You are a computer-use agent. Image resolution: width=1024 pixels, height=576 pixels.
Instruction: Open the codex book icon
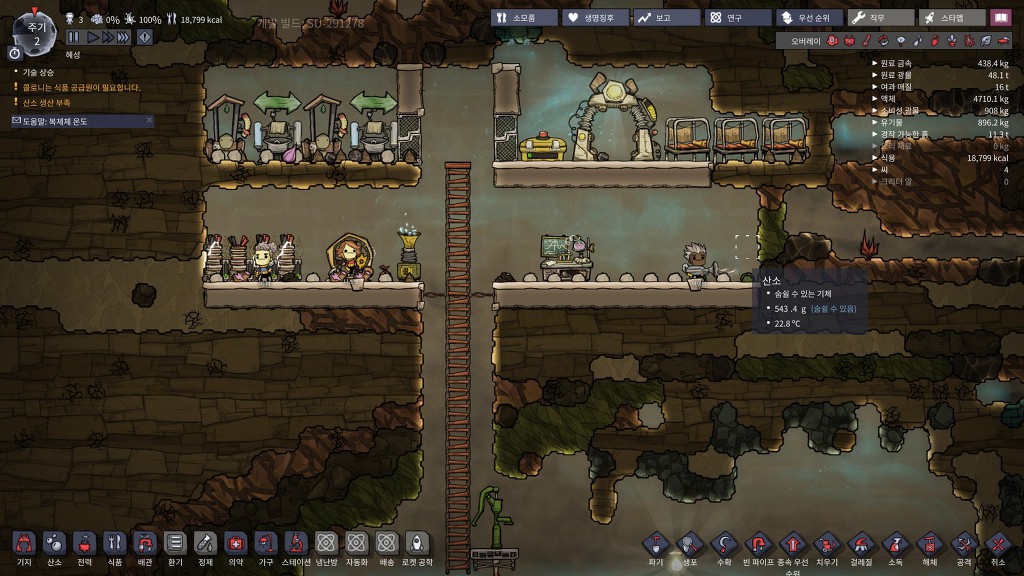[x=1001, y=17]
